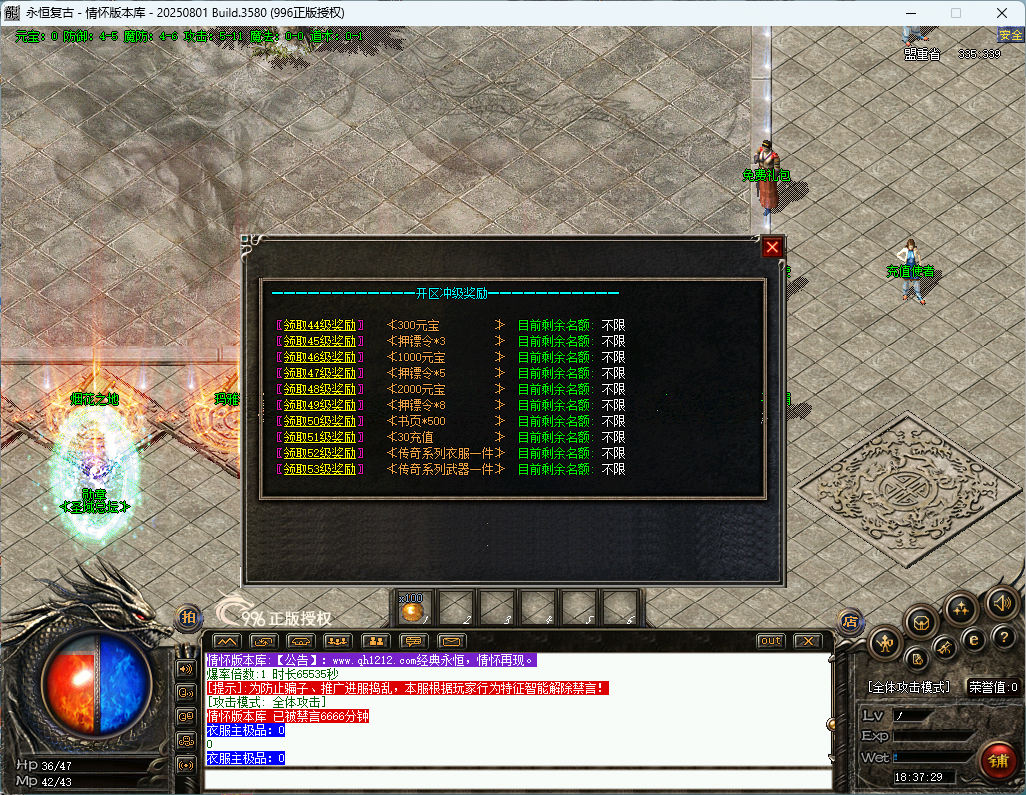Toggle sound with the speaker icon

(x=1001, y=602)
